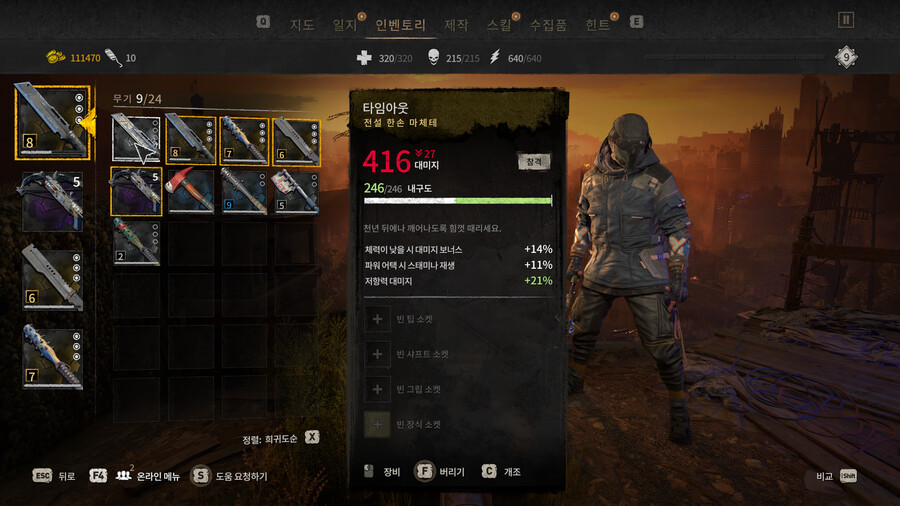This screenshot has height=506, width=900.
Task: Choose the level 6 cleaver in the weapon grid
Action: click(x=296, y=139)
